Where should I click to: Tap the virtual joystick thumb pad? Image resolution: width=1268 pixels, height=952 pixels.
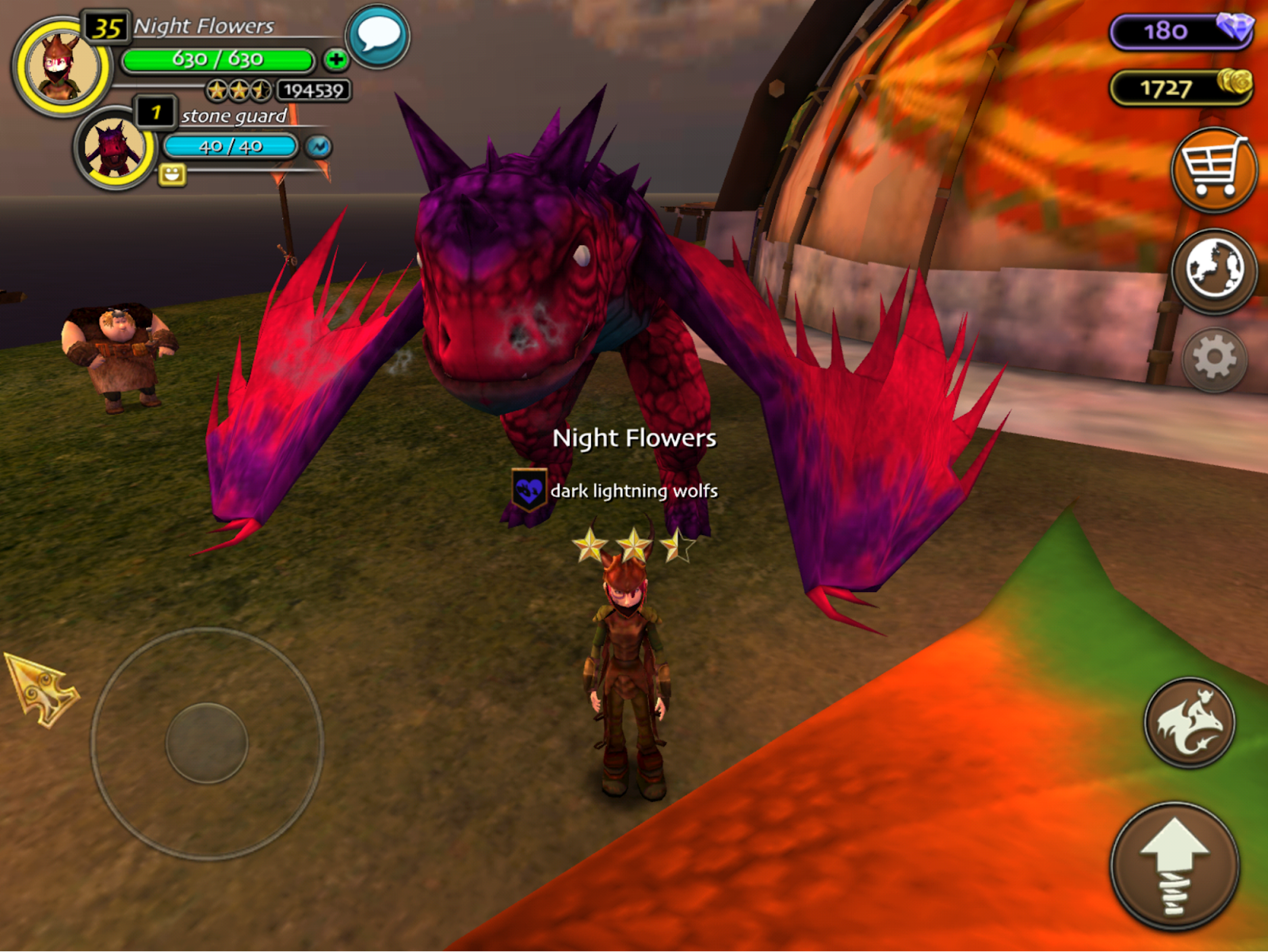click(x=207, y=743)
